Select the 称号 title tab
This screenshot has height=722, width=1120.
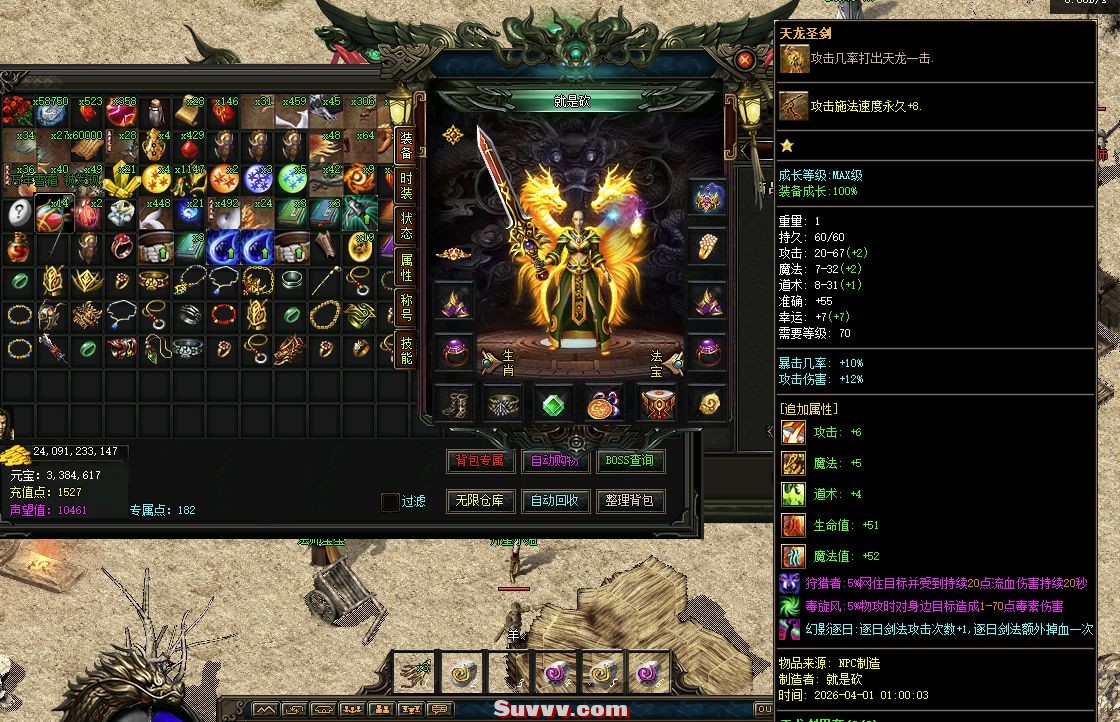[x=406, y=306]
